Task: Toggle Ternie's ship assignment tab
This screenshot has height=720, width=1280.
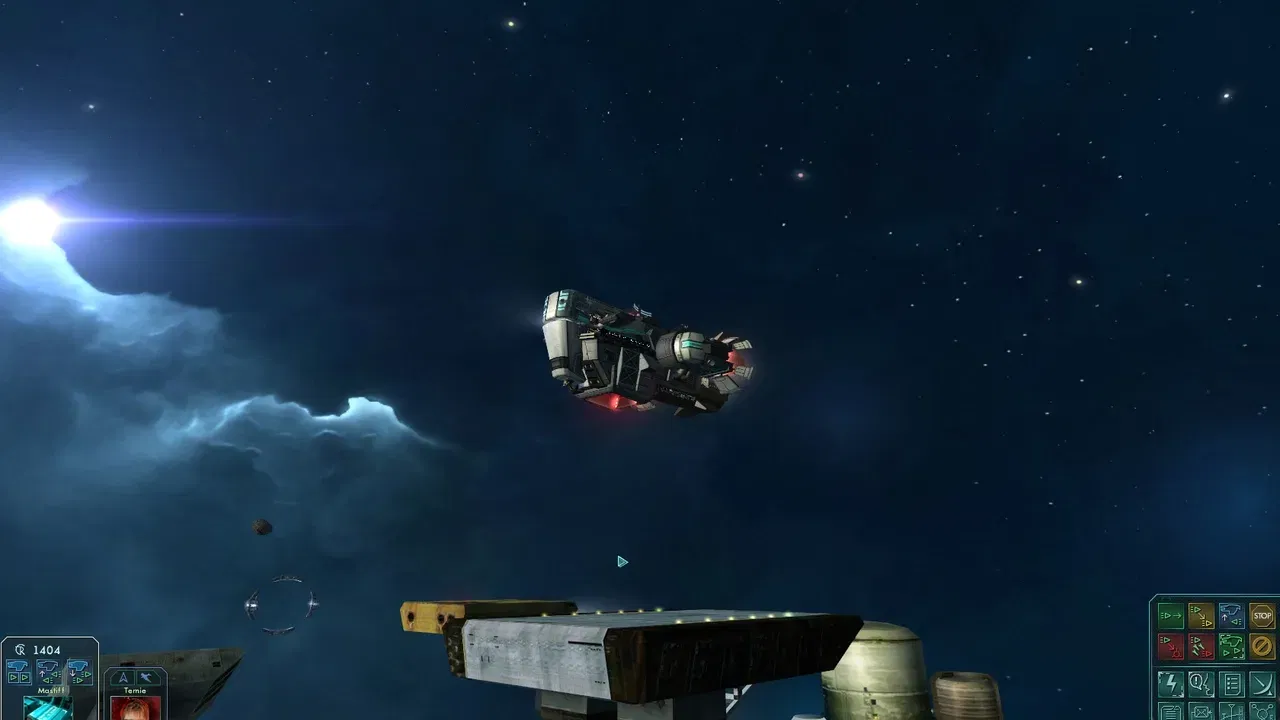Action: coord(148,677)
